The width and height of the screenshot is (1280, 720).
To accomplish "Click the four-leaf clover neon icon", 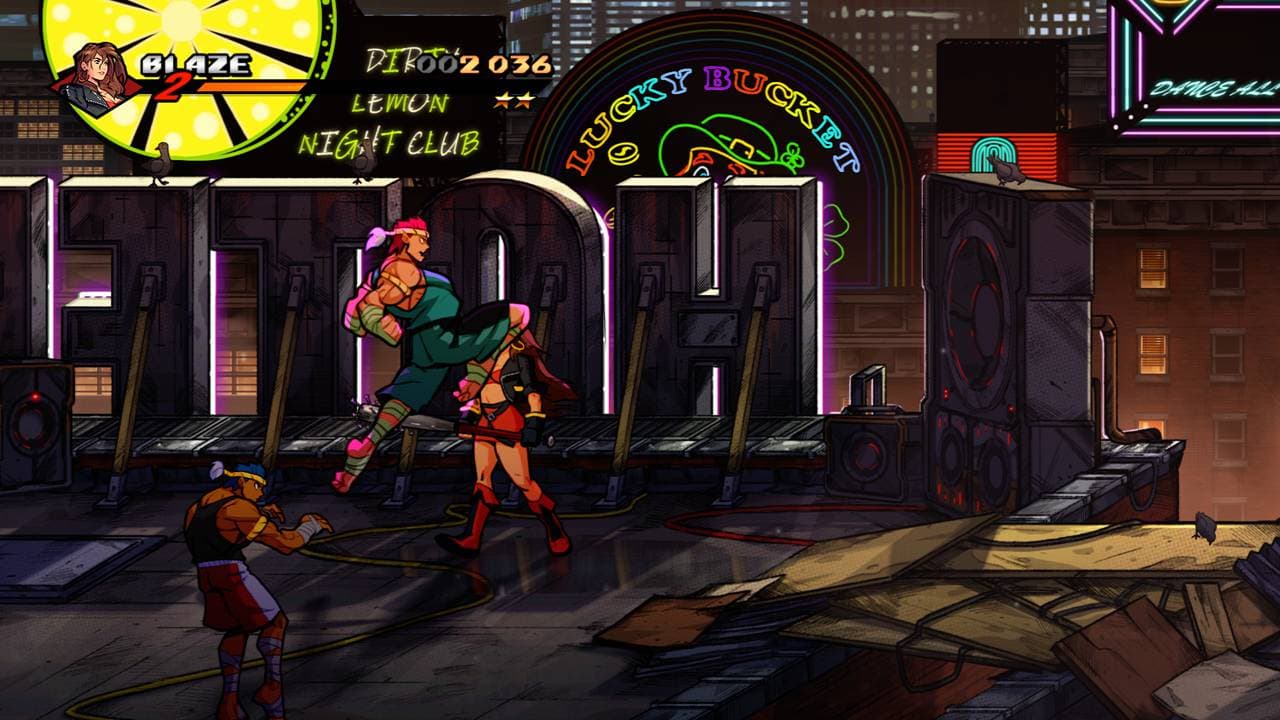I will pos(791,154).
